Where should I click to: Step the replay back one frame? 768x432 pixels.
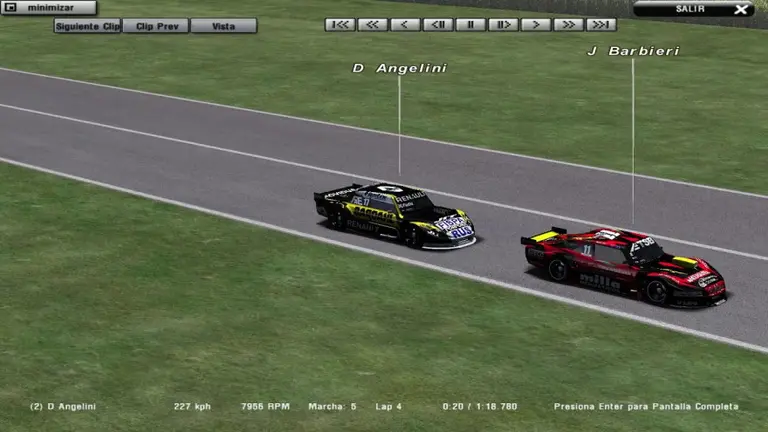(438, 24)
